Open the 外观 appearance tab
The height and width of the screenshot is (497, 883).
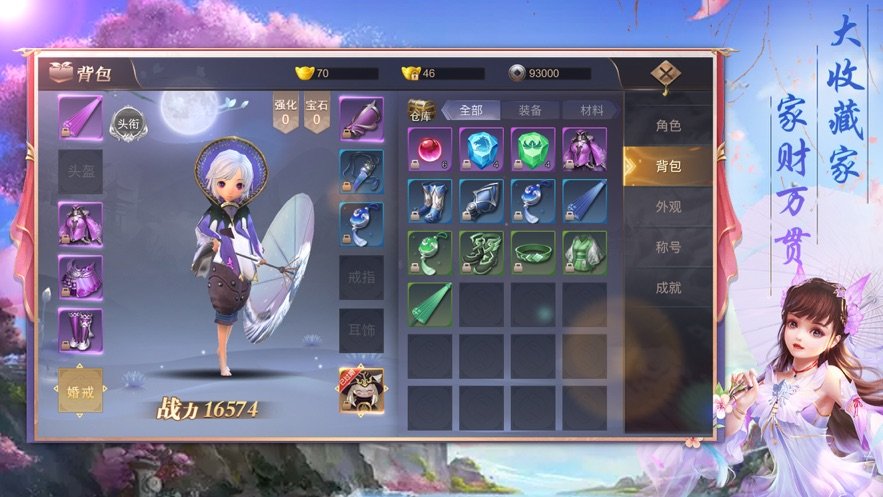coord(668,207)
